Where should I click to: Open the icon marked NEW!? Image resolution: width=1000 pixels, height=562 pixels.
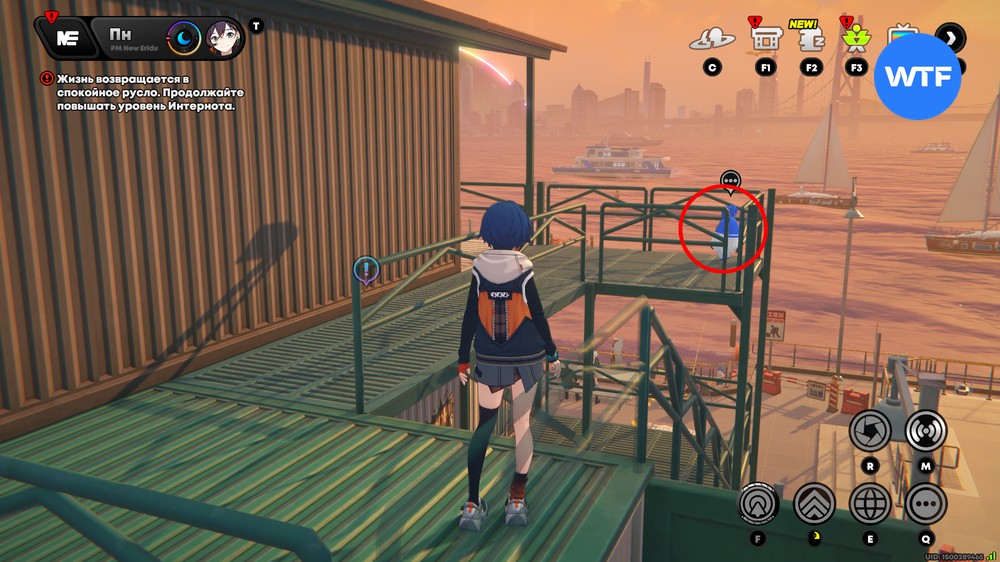pos(811,39)
